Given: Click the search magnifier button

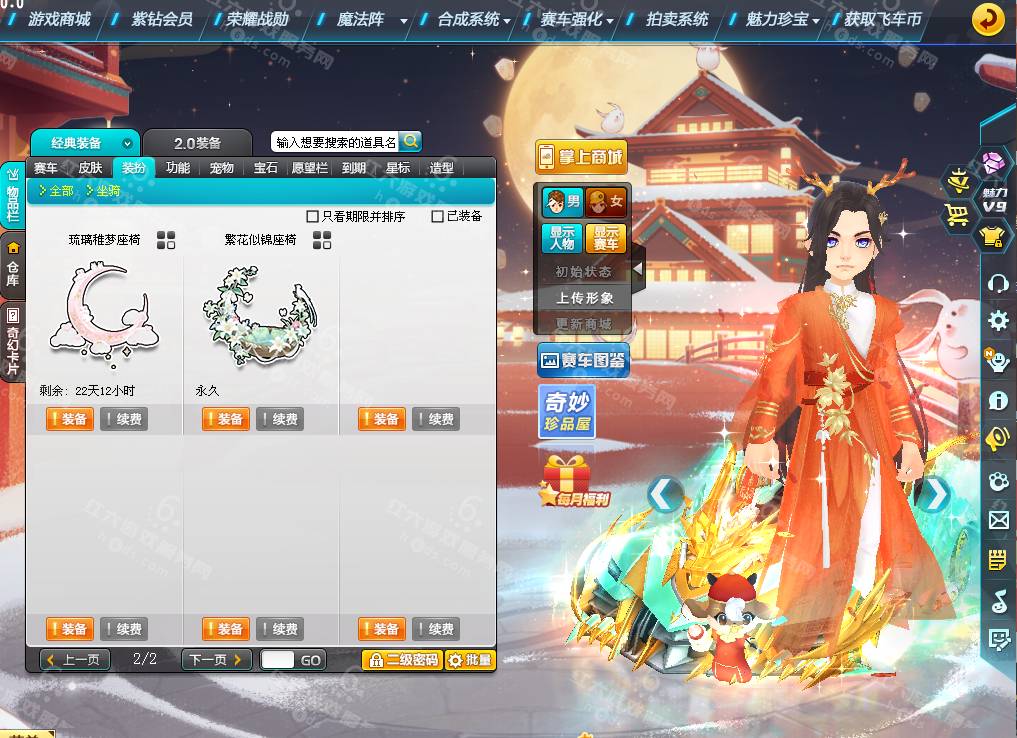Looking at the screenshot, I should click(x=410, y=141).
